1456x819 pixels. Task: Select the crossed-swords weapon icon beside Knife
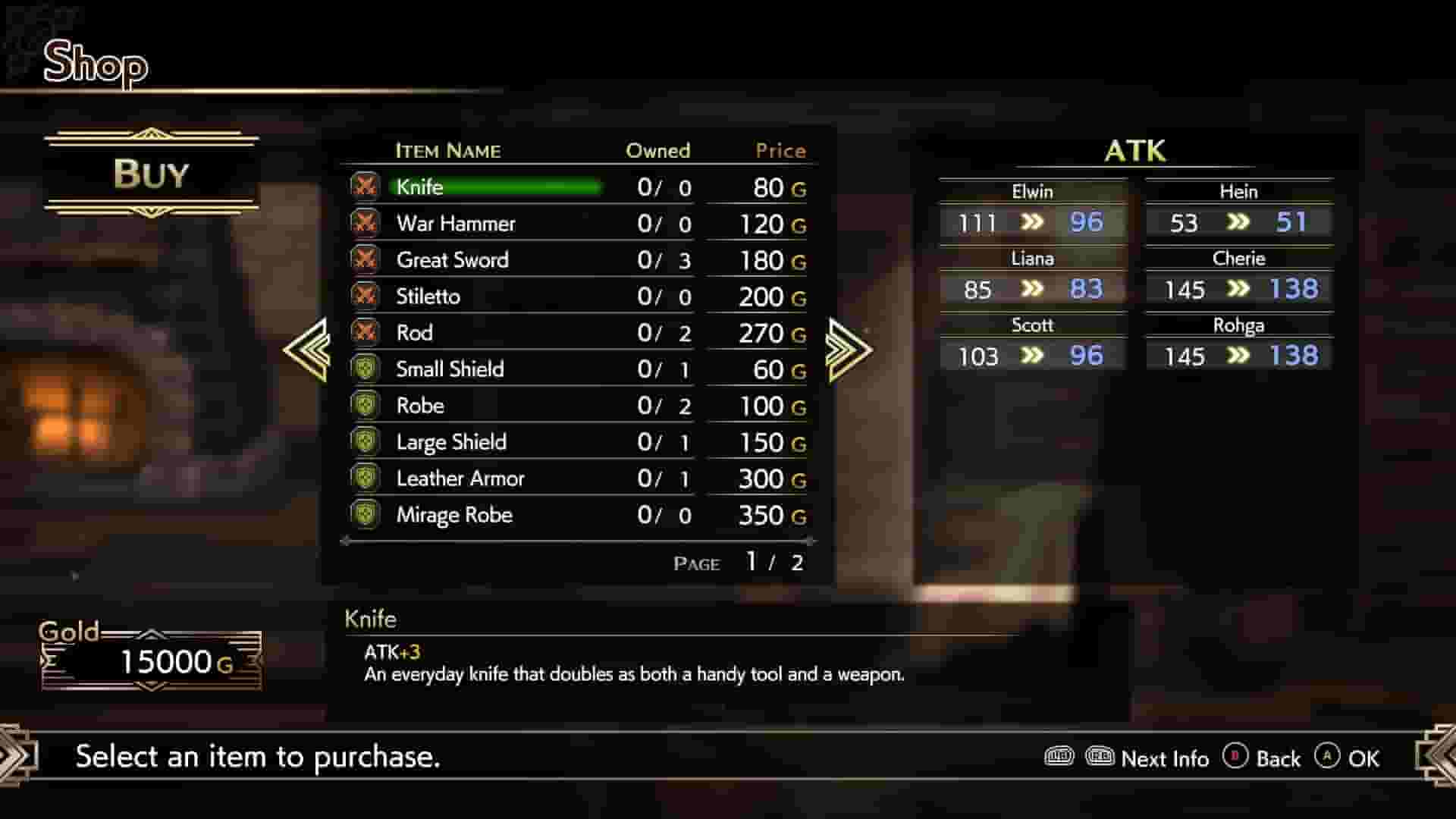(366, 187)
